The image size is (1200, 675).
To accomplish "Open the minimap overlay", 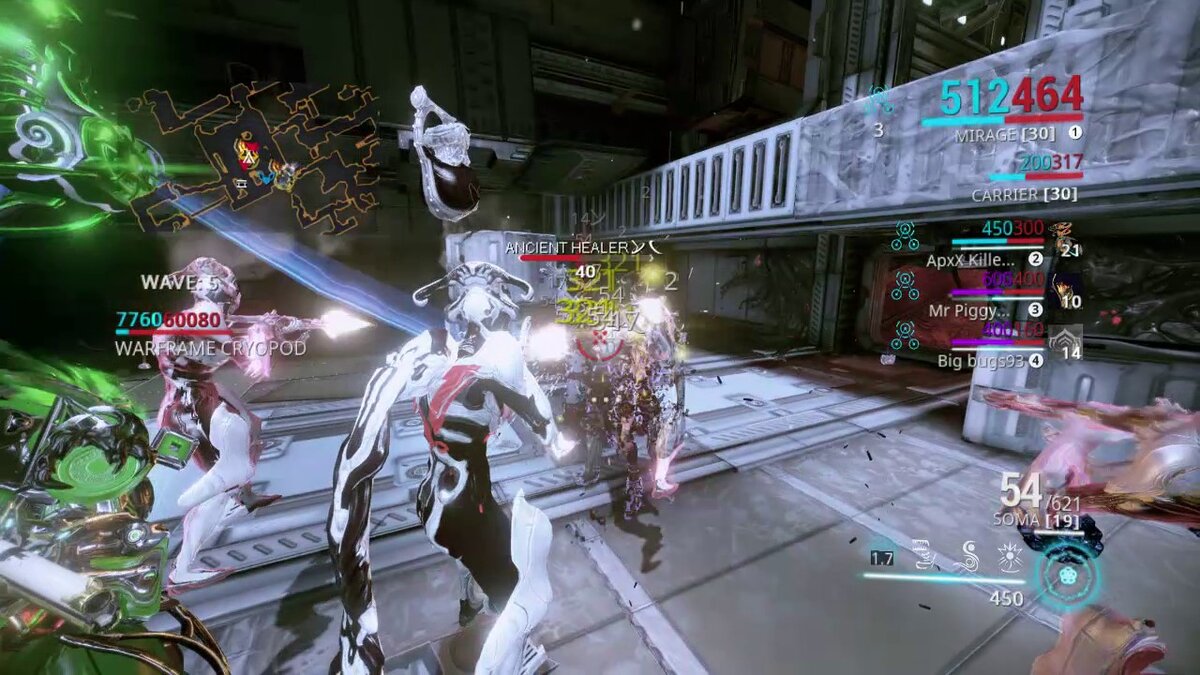I will point(255,148).
